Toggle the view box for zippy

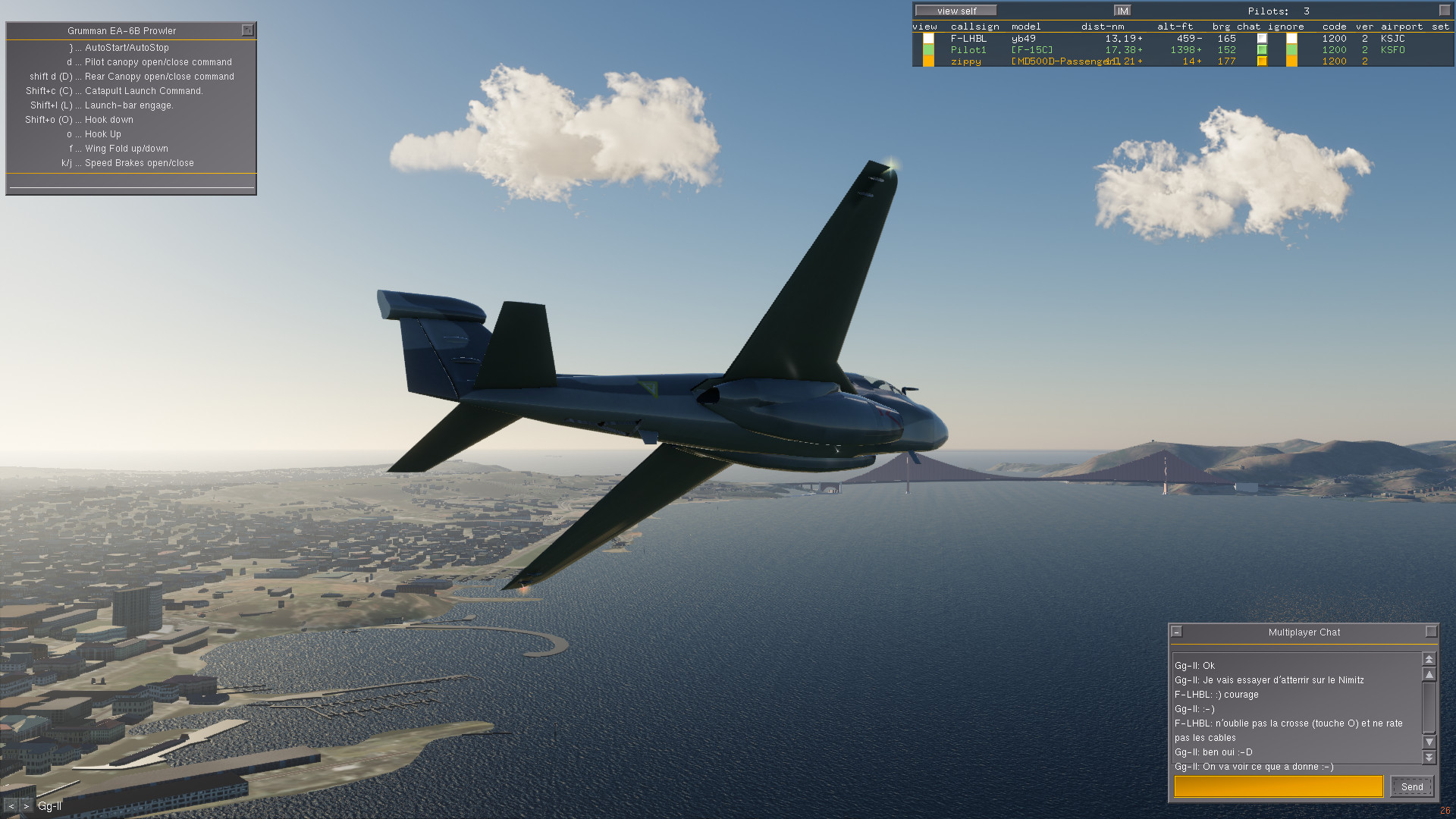coord(928,61)
